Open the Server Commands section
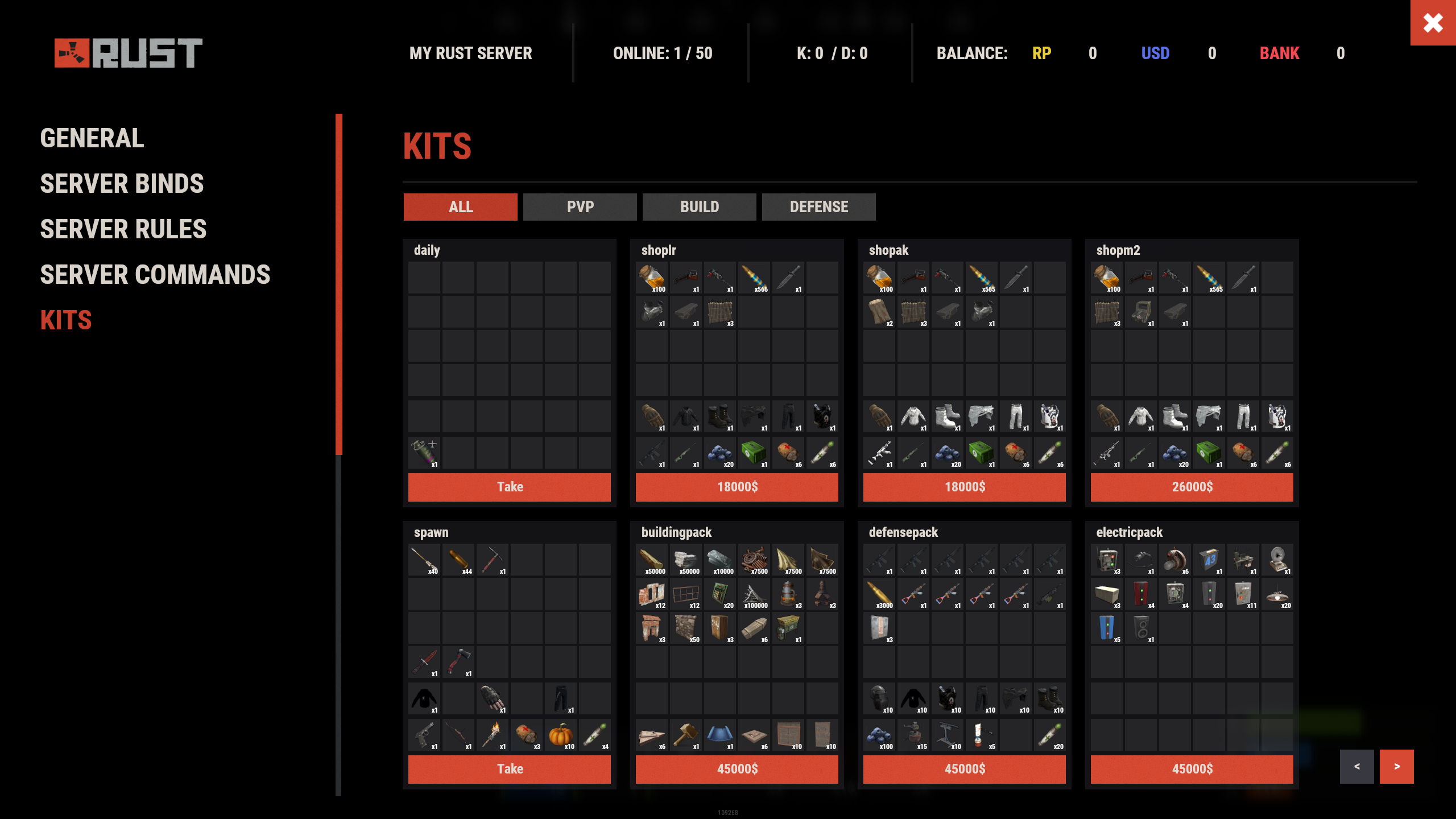 [x=155, y=275]
